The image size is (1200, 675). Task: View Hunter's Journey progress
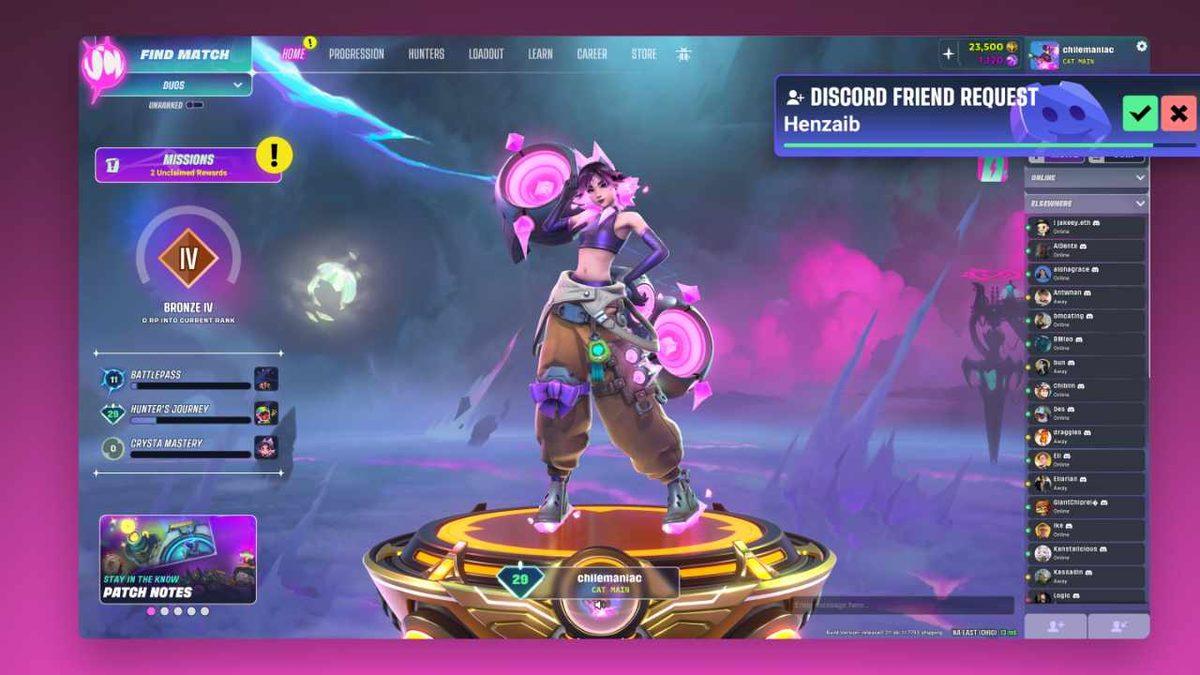[190, 414]
